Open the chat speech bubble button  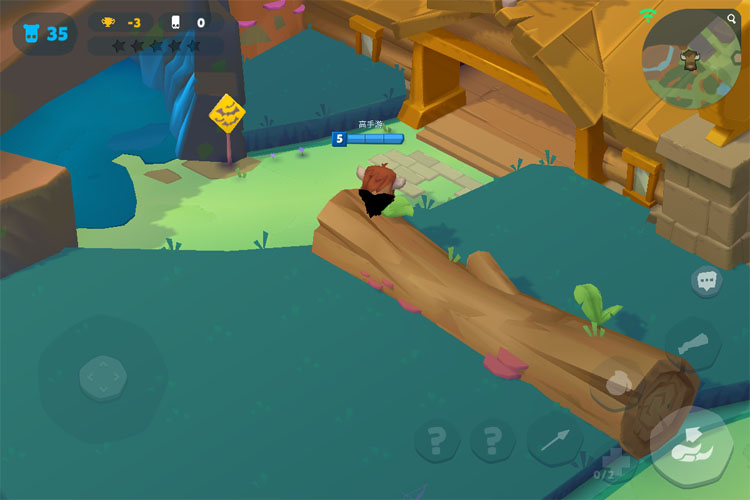click(x=707, y=282)
